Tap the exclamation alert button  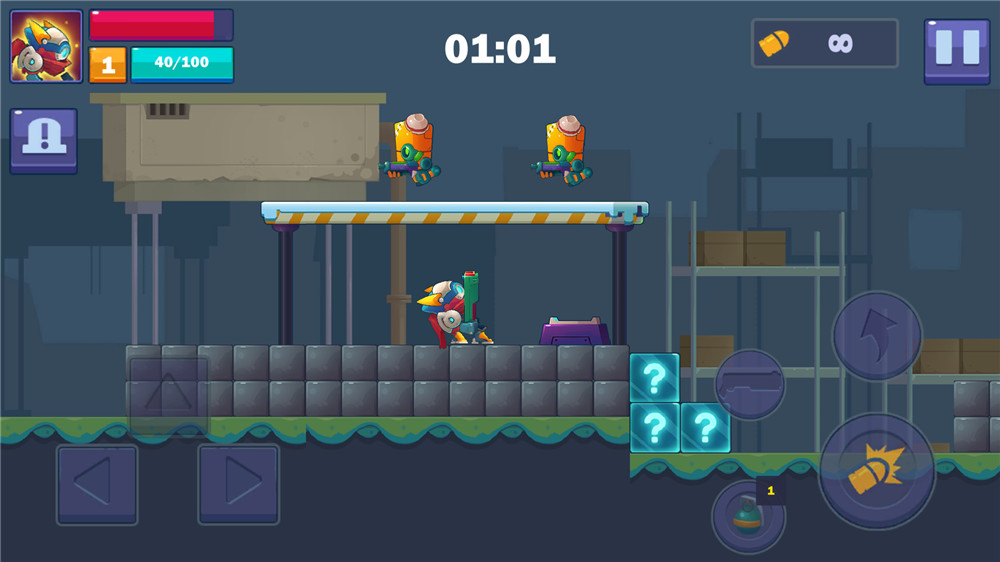tap(44, 141)
